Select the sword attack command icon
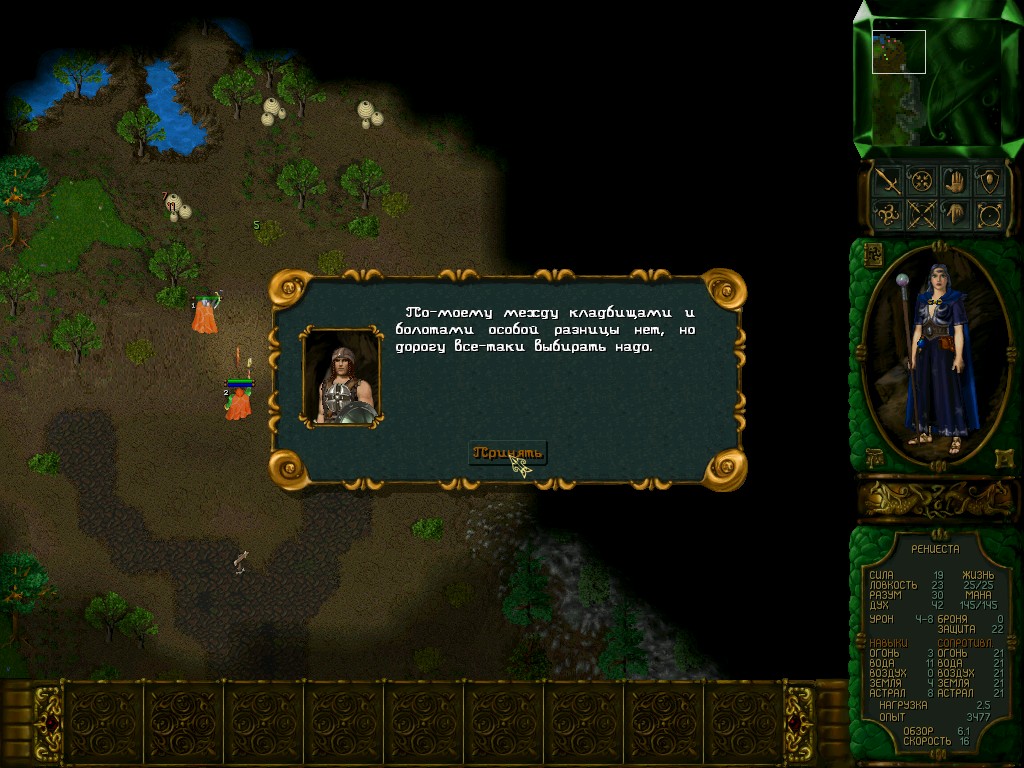Viewport: 1024px width, 768px height. [x=888, y=181]
